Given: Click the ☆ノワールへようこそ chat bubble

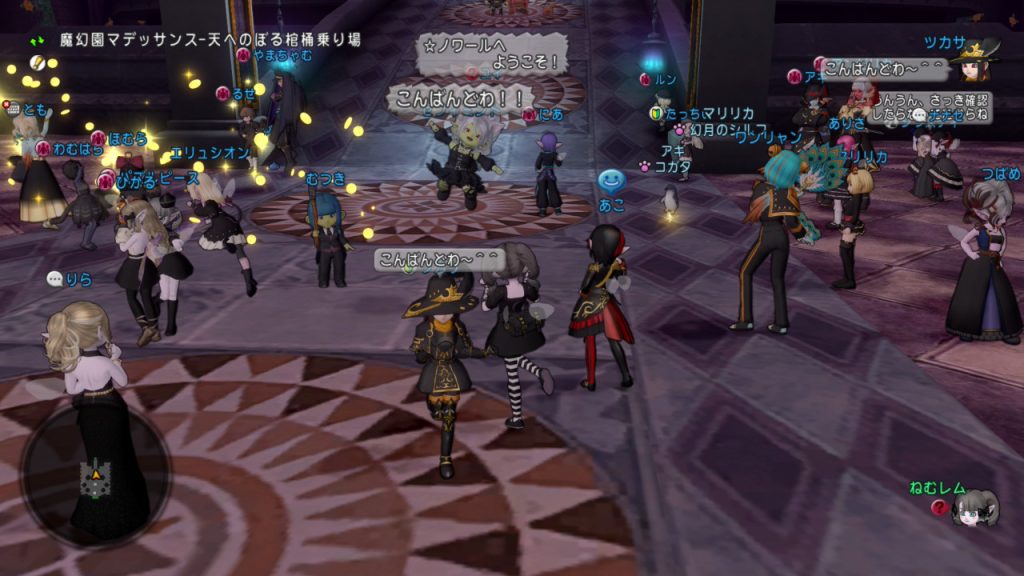Looking at the screenshot, I should [492, 54].
